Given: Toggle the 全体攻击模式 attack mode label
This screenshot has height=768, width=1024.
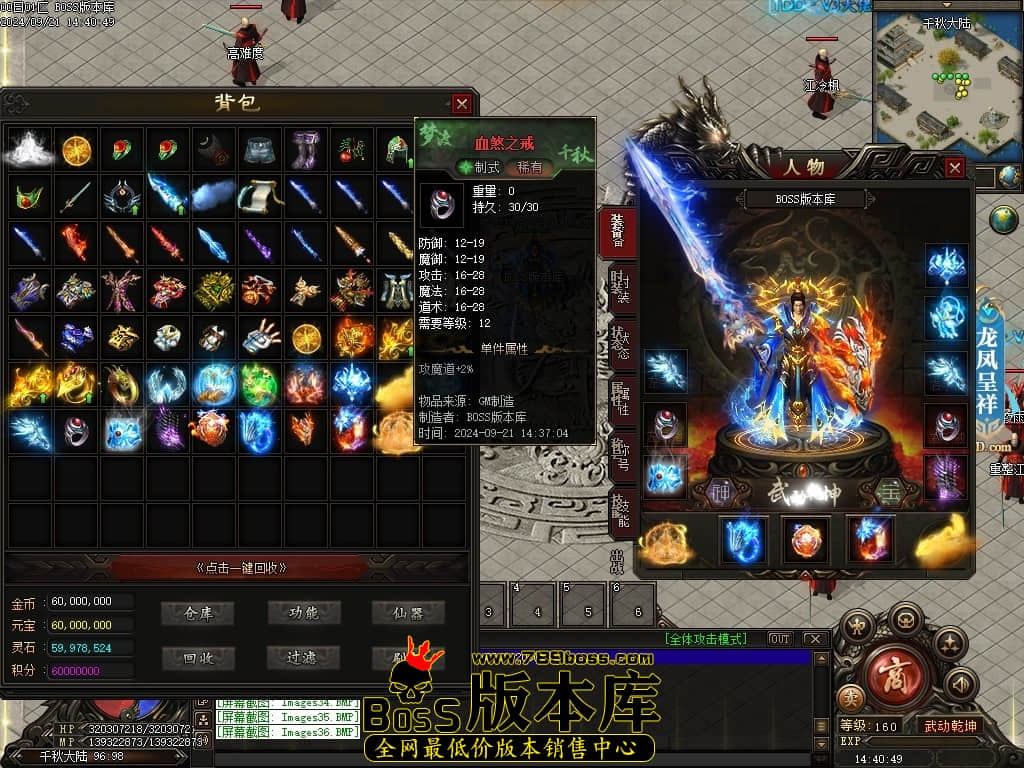Looking at the screenshot, I should pyautogui.click(x=712, y=639).
